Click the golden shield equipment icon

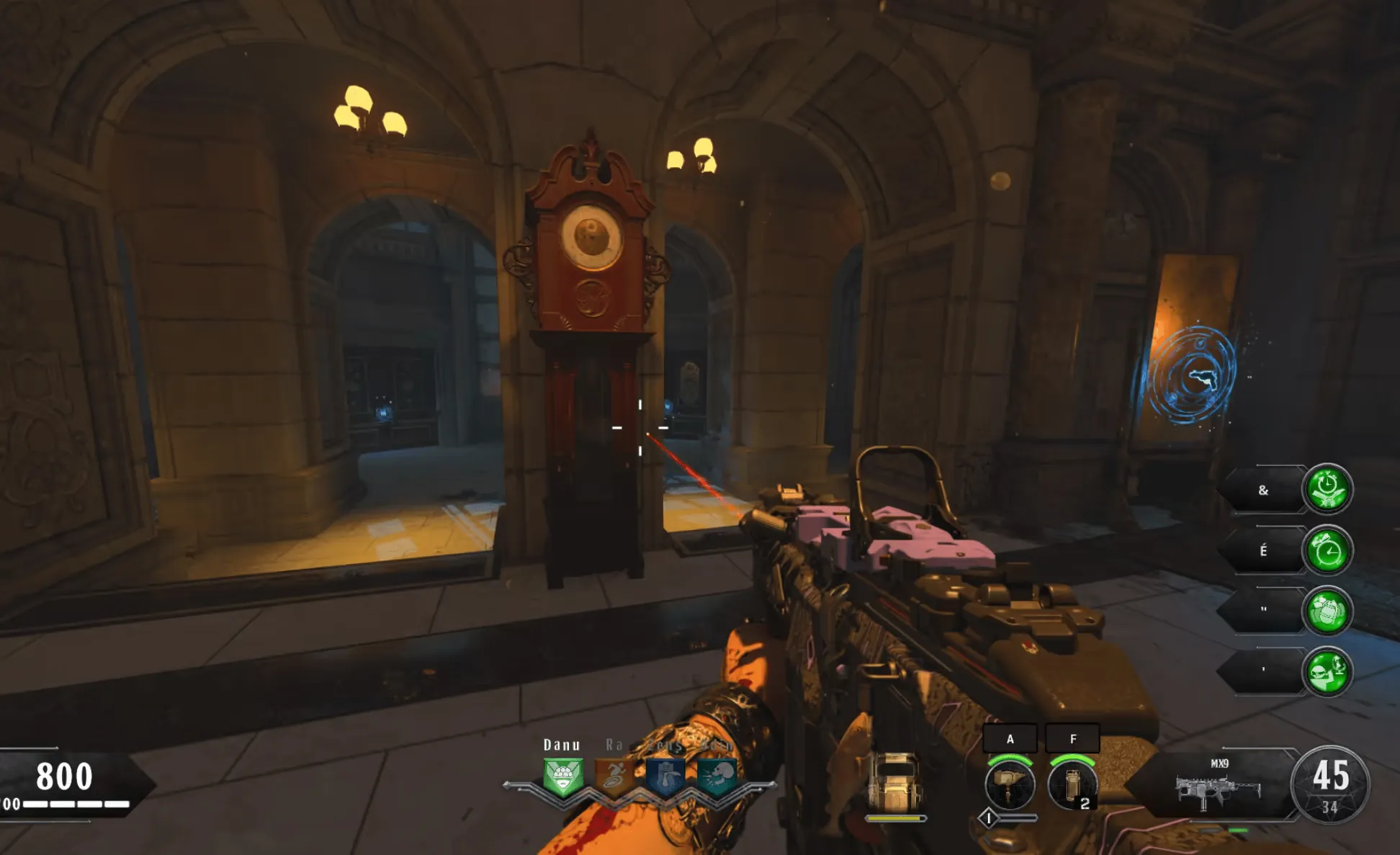click(895, 783)
